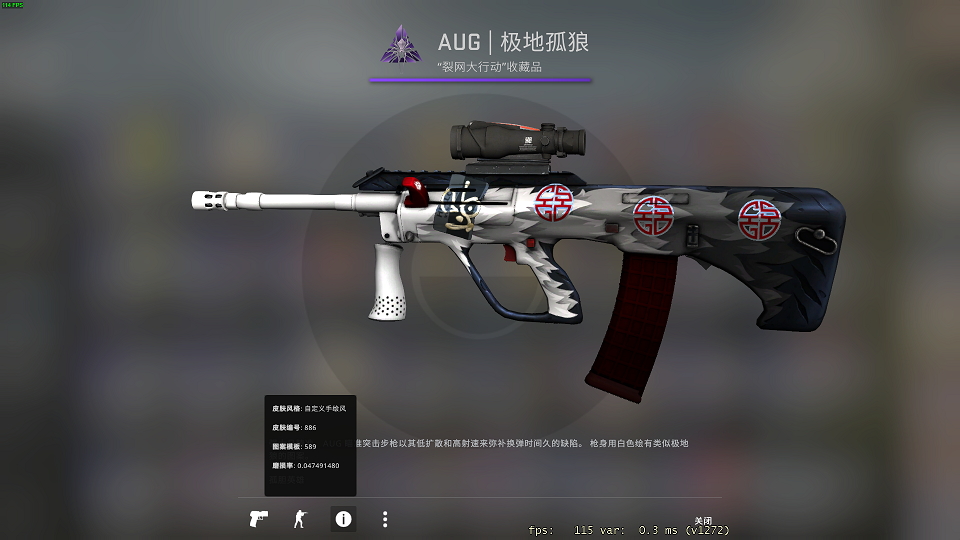Toggle the skin info panel icon
The height and width of the screenshot is (540, 960).
343,519
